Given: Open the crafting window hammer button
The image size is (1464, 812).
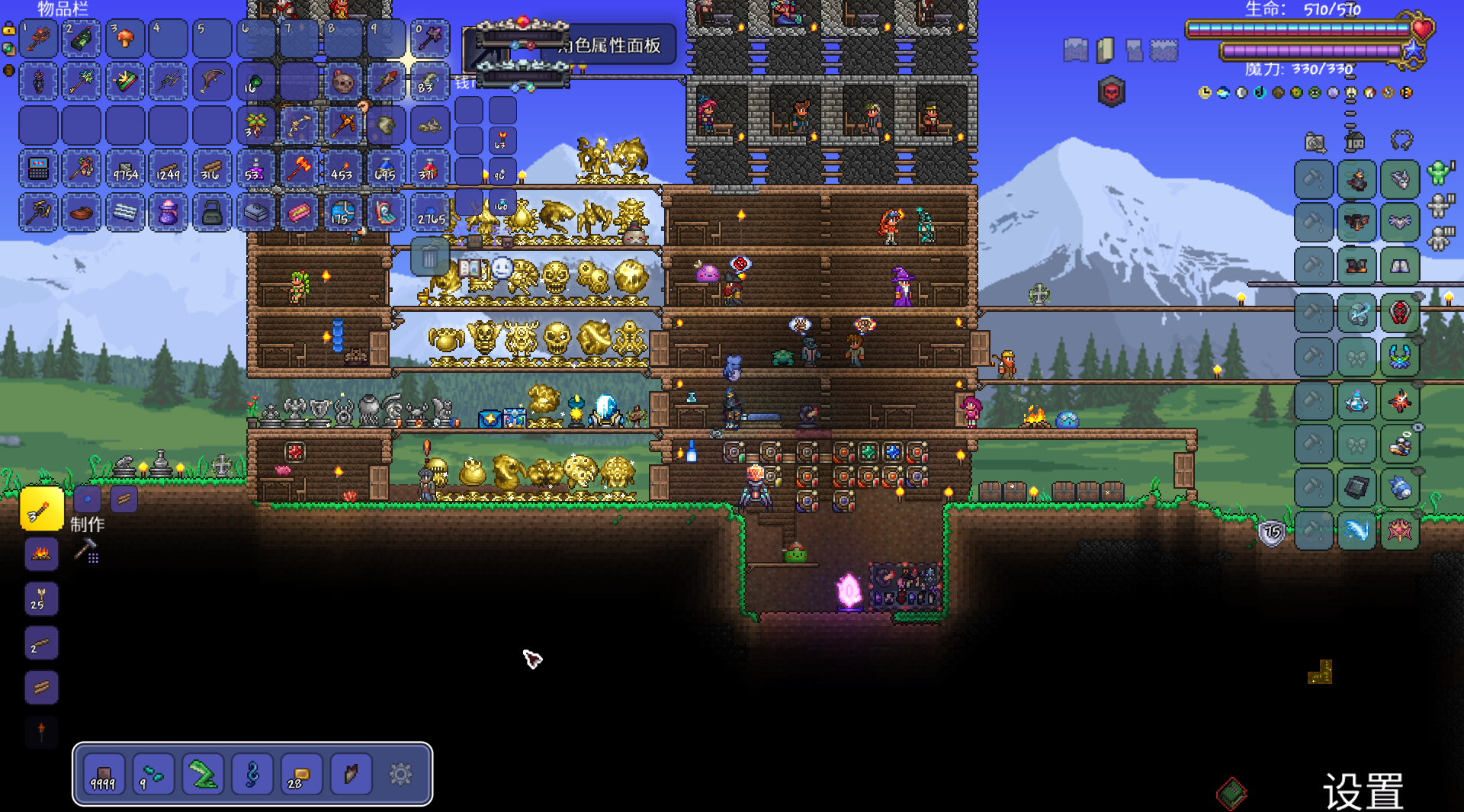Looking at the screenshot, I should click(85, 549).
